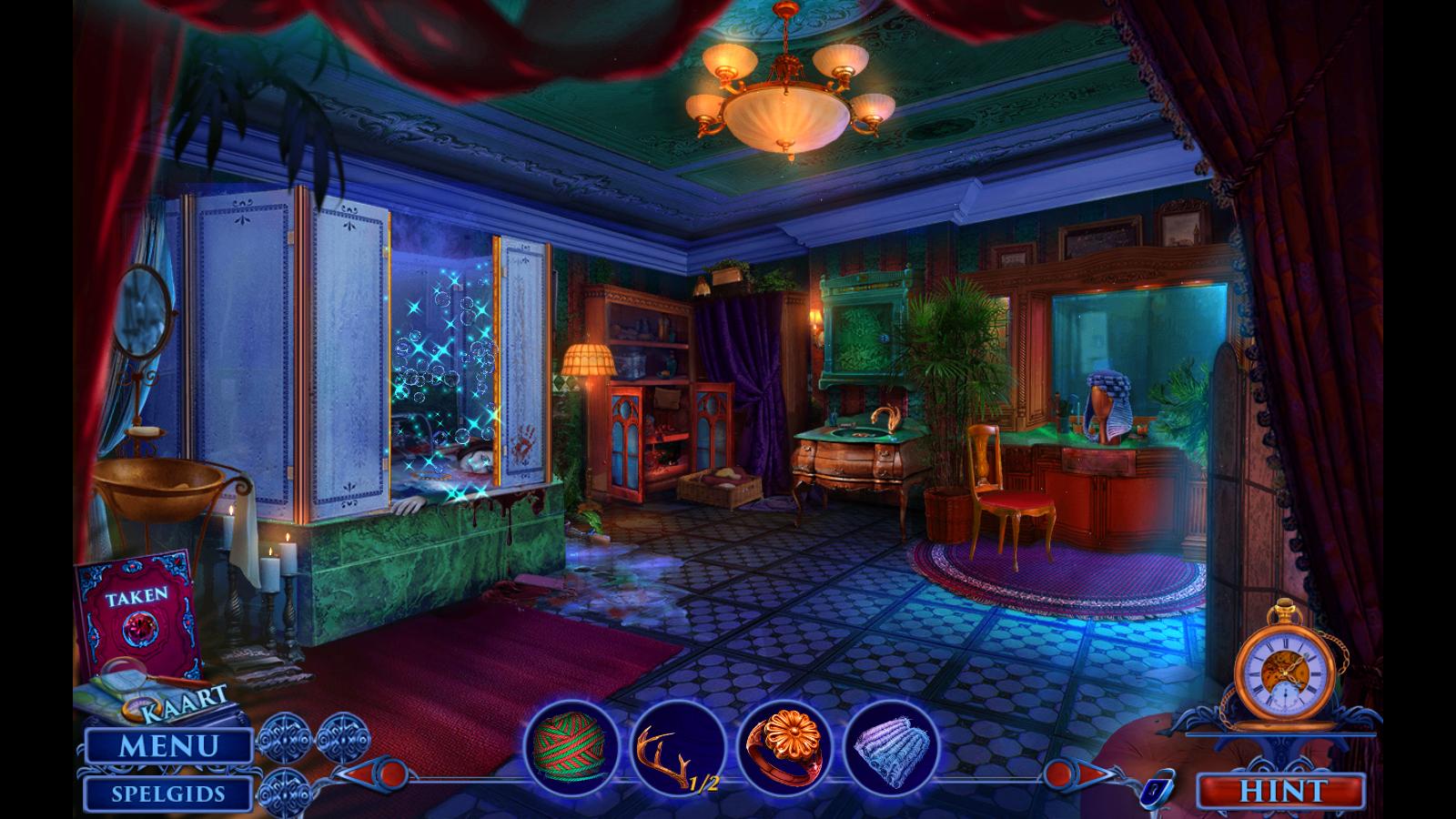Open the Taken task journal
This screenshot has width=1456, height=819.
click(136, 610)
